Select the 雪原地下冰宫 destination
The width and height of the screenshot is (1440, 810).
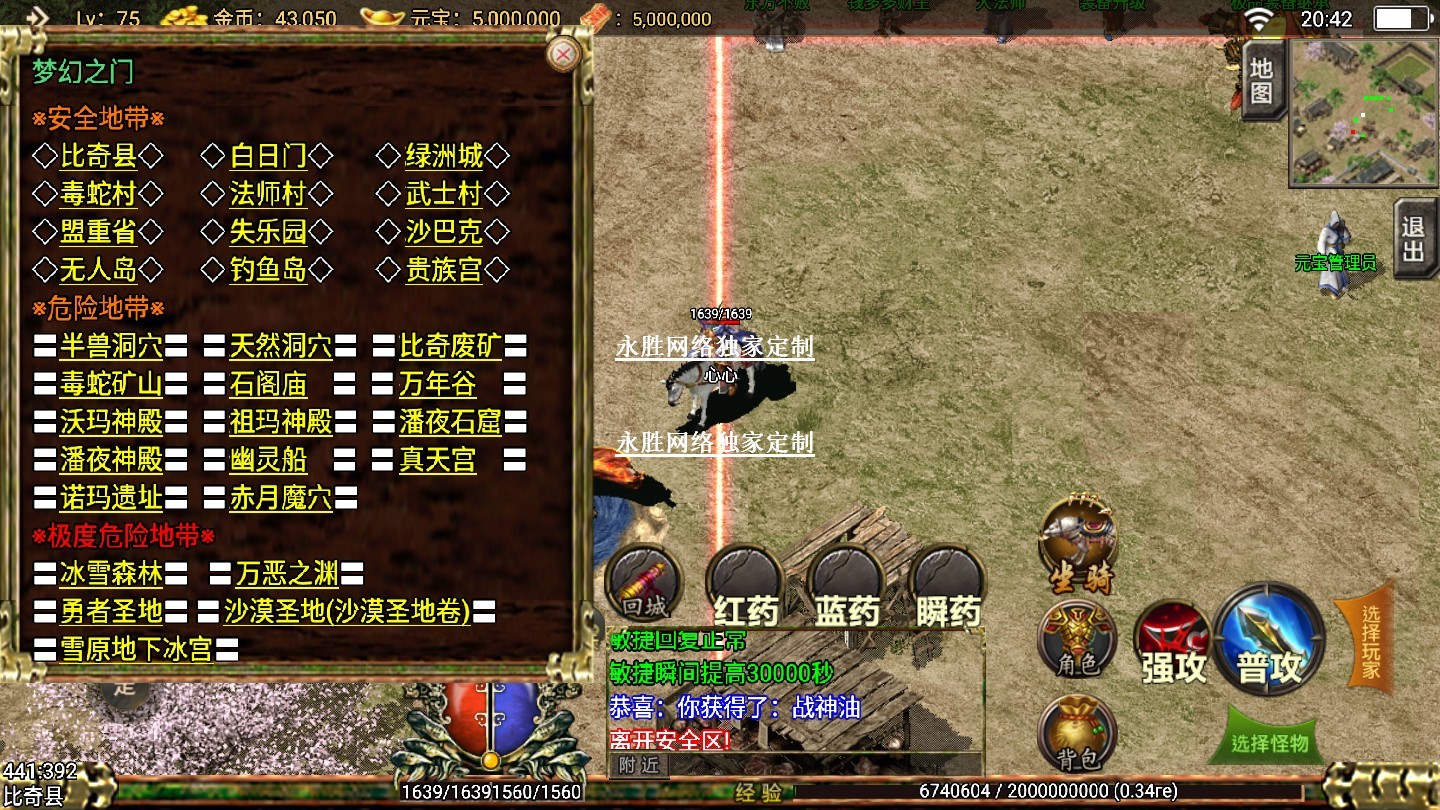point(136,650)
